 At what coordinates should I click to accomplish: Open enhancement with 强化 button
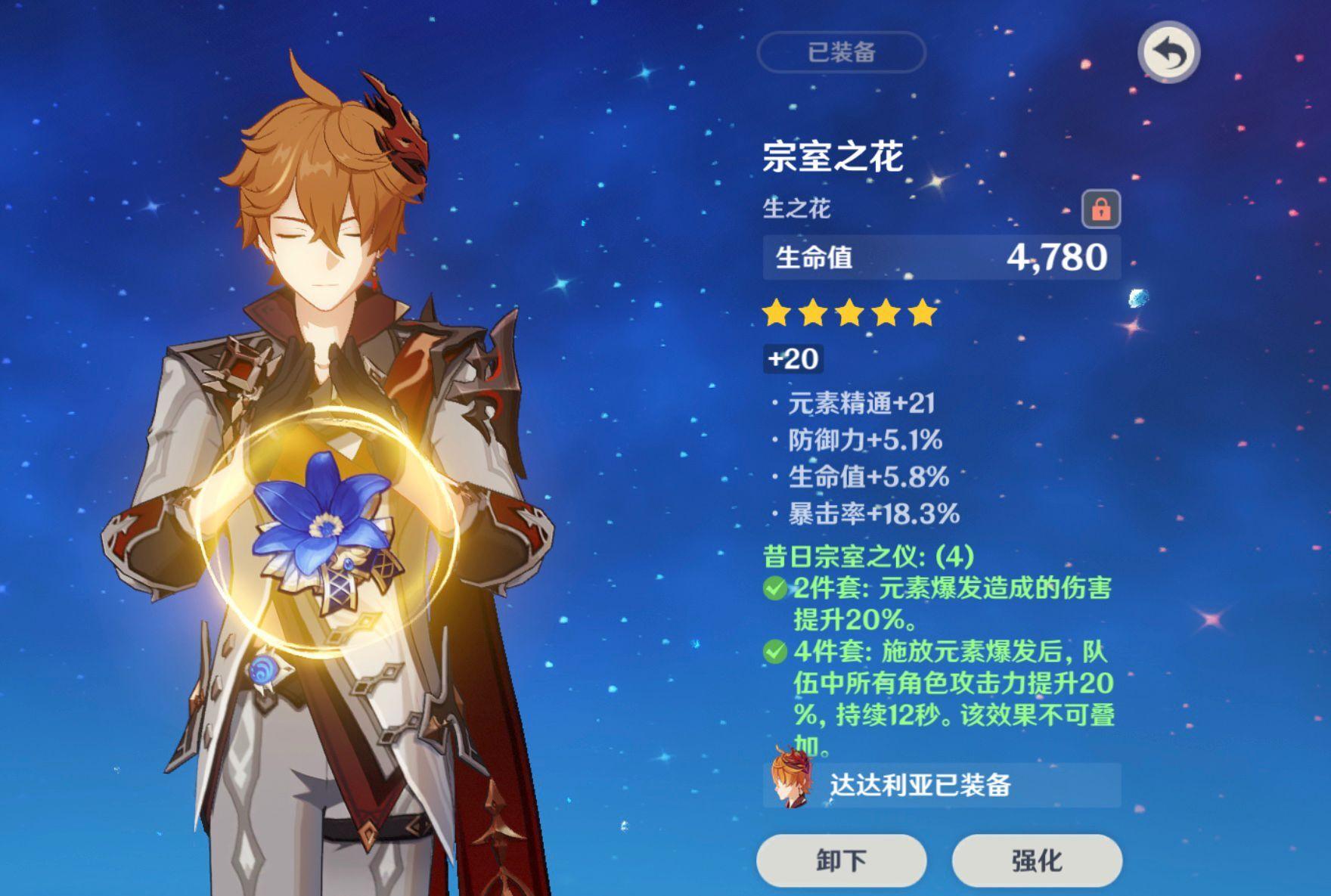coord(1036,860)
